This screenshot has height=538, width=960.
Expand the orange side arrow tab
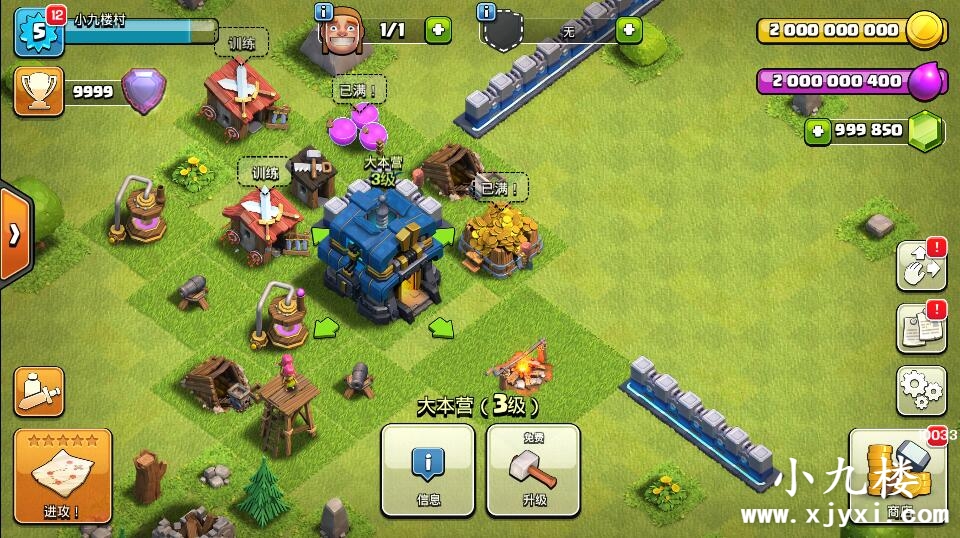(15, 235)
